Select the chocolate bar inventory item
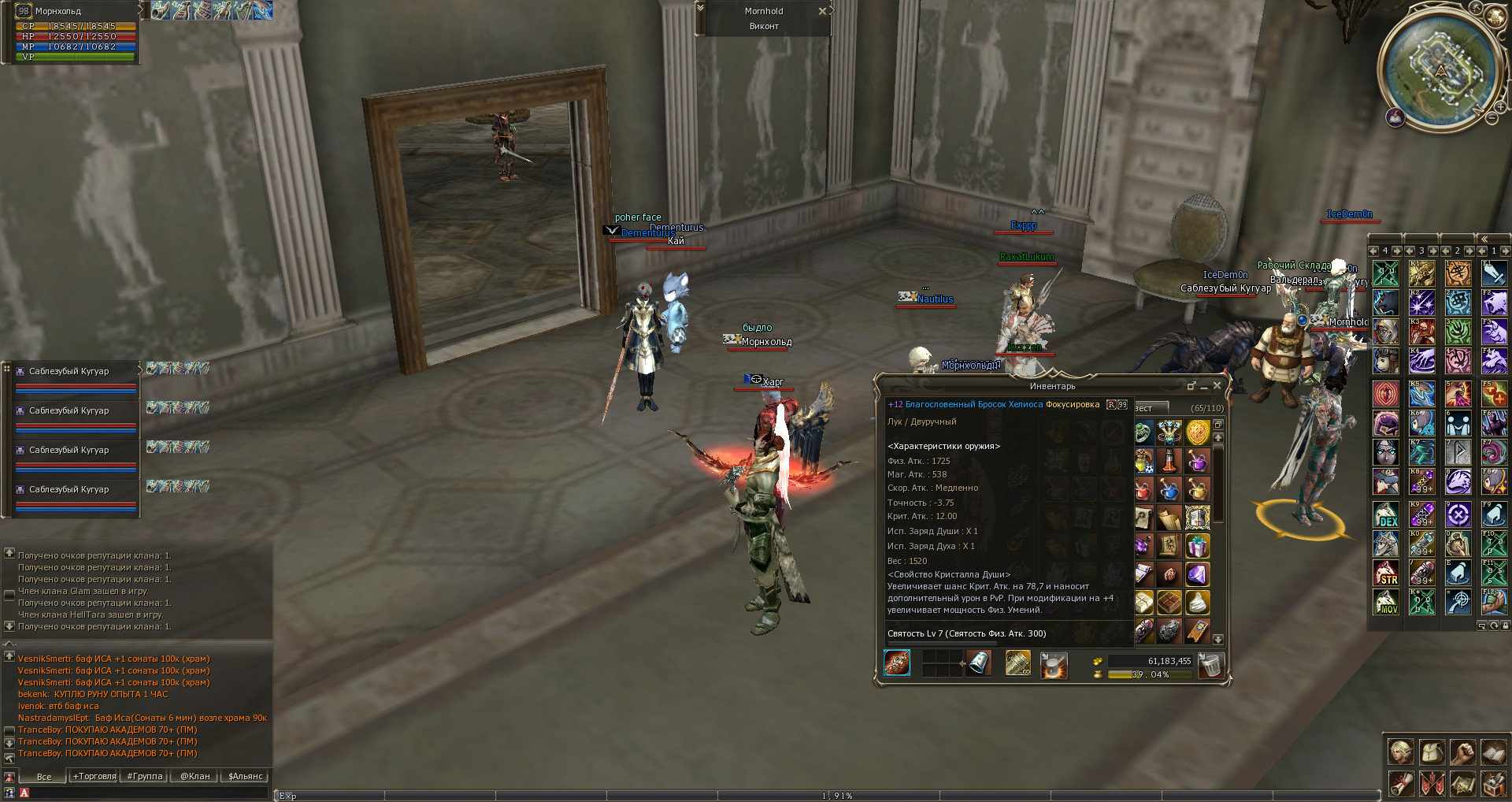 [x=1169, y=603]
